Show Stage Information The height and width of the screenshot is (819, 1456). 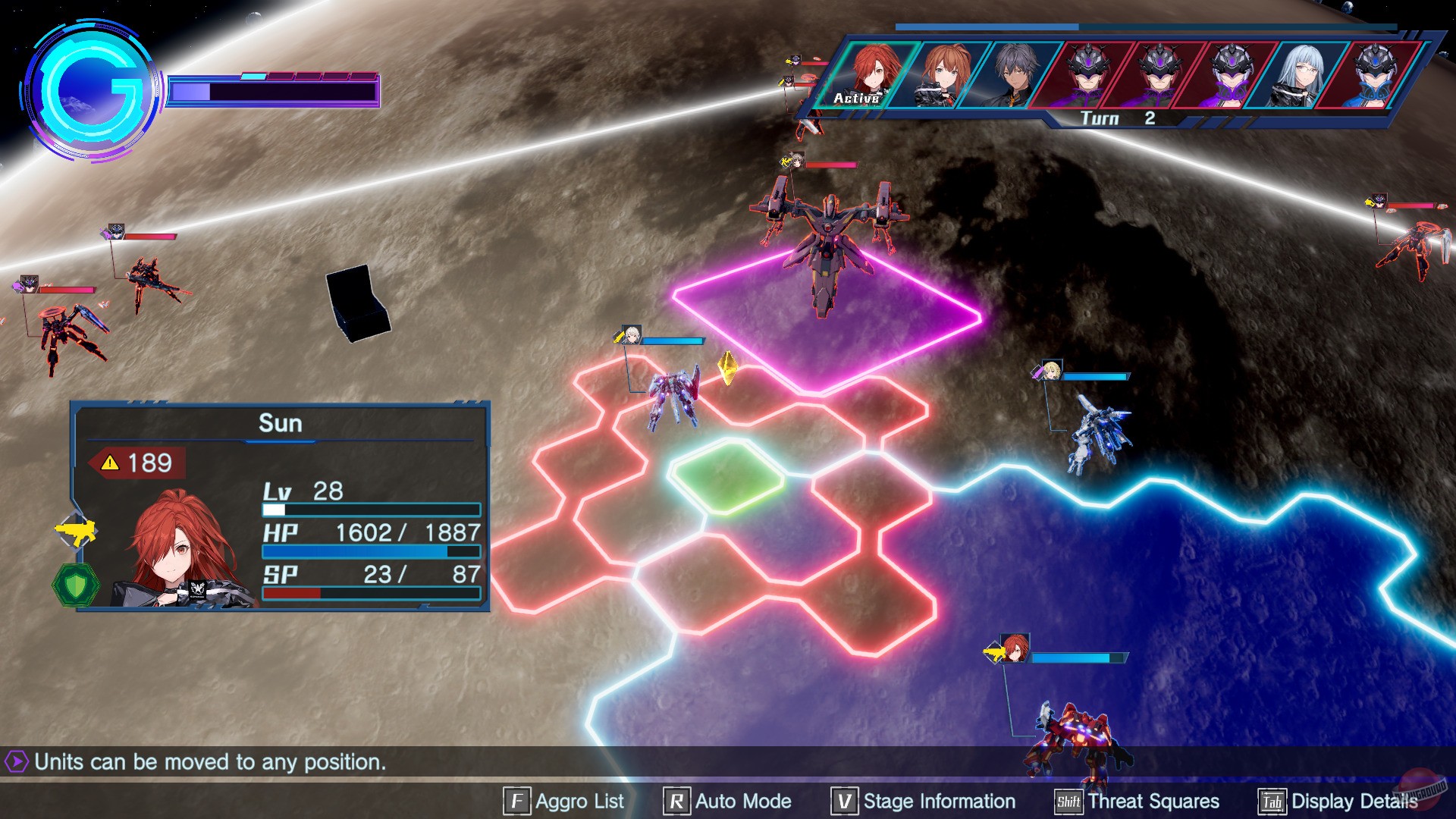(924, 802)
